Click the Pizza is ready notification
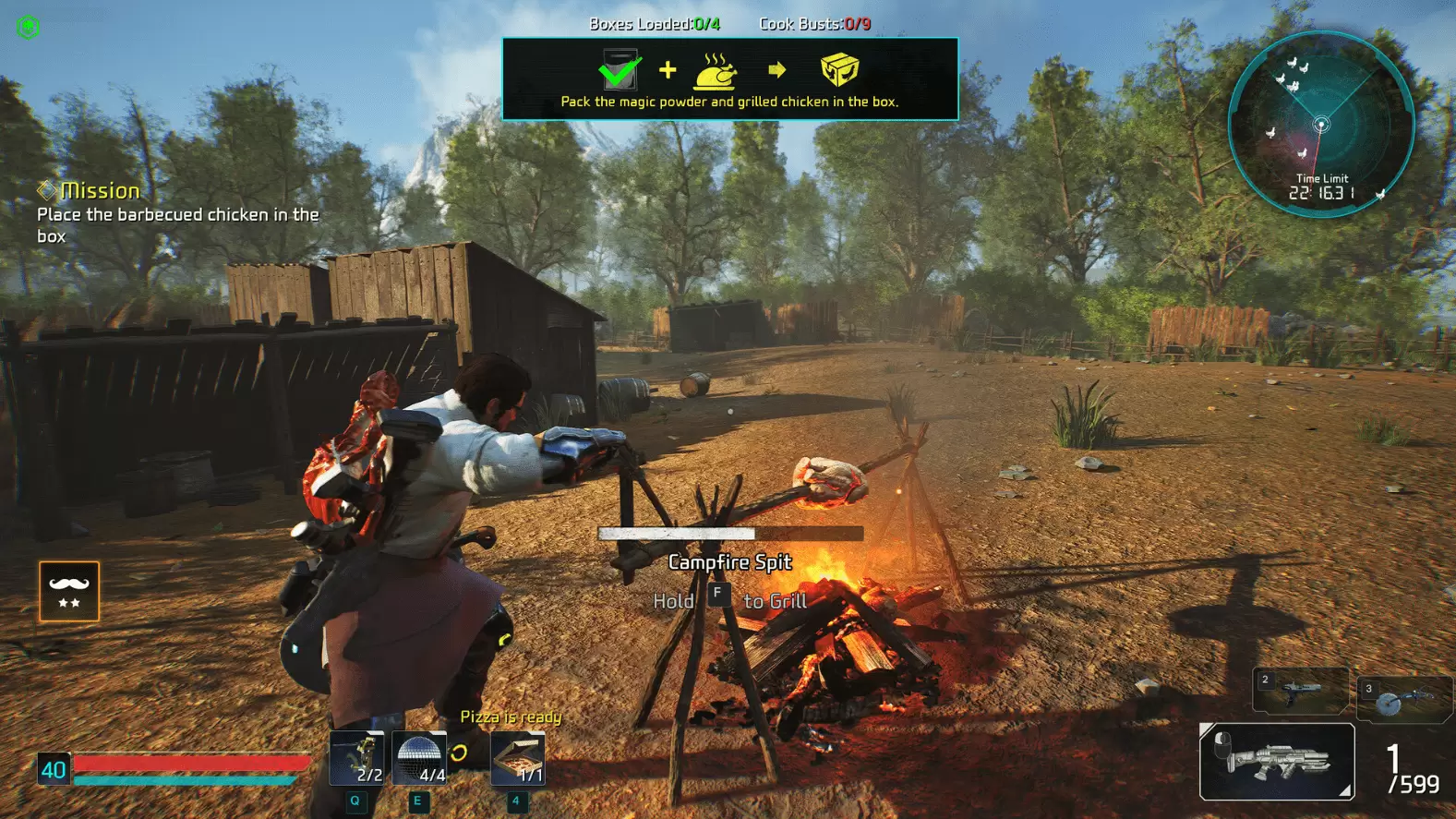 tap(511, 717)
